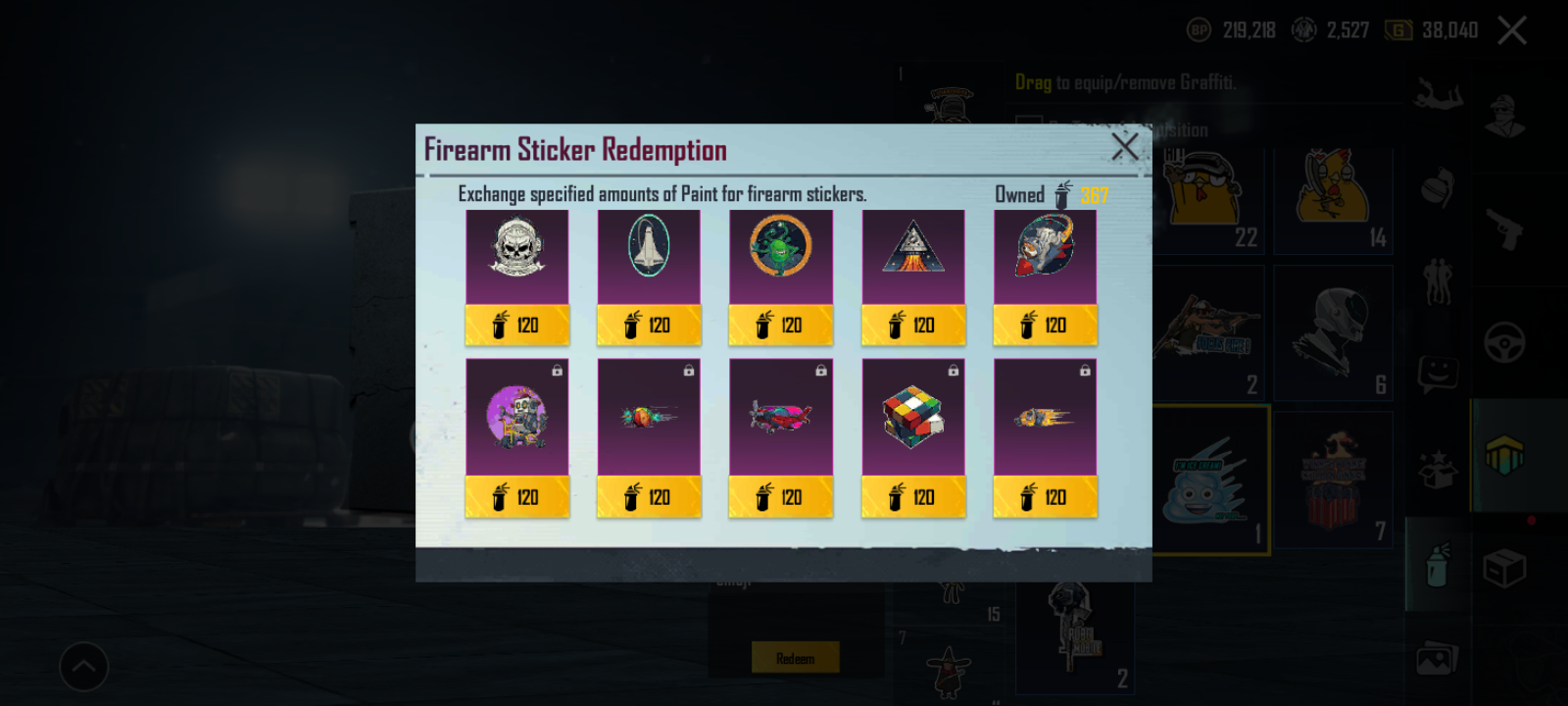
Task: Select the Rubik's cube sticker thumbnail
Action: click(912, 416)
